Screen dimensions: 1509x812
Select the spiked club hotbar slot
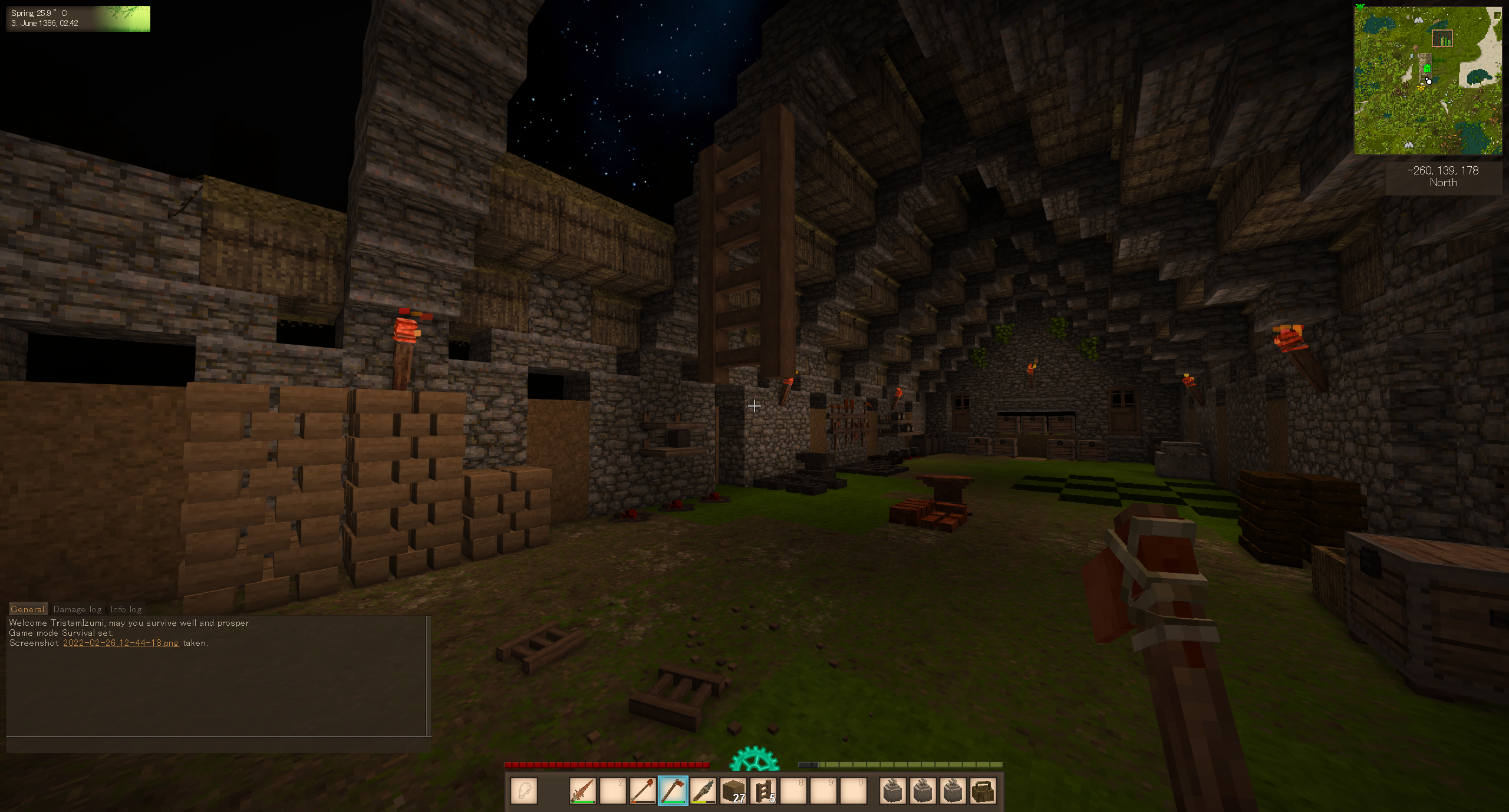[582, 791]
